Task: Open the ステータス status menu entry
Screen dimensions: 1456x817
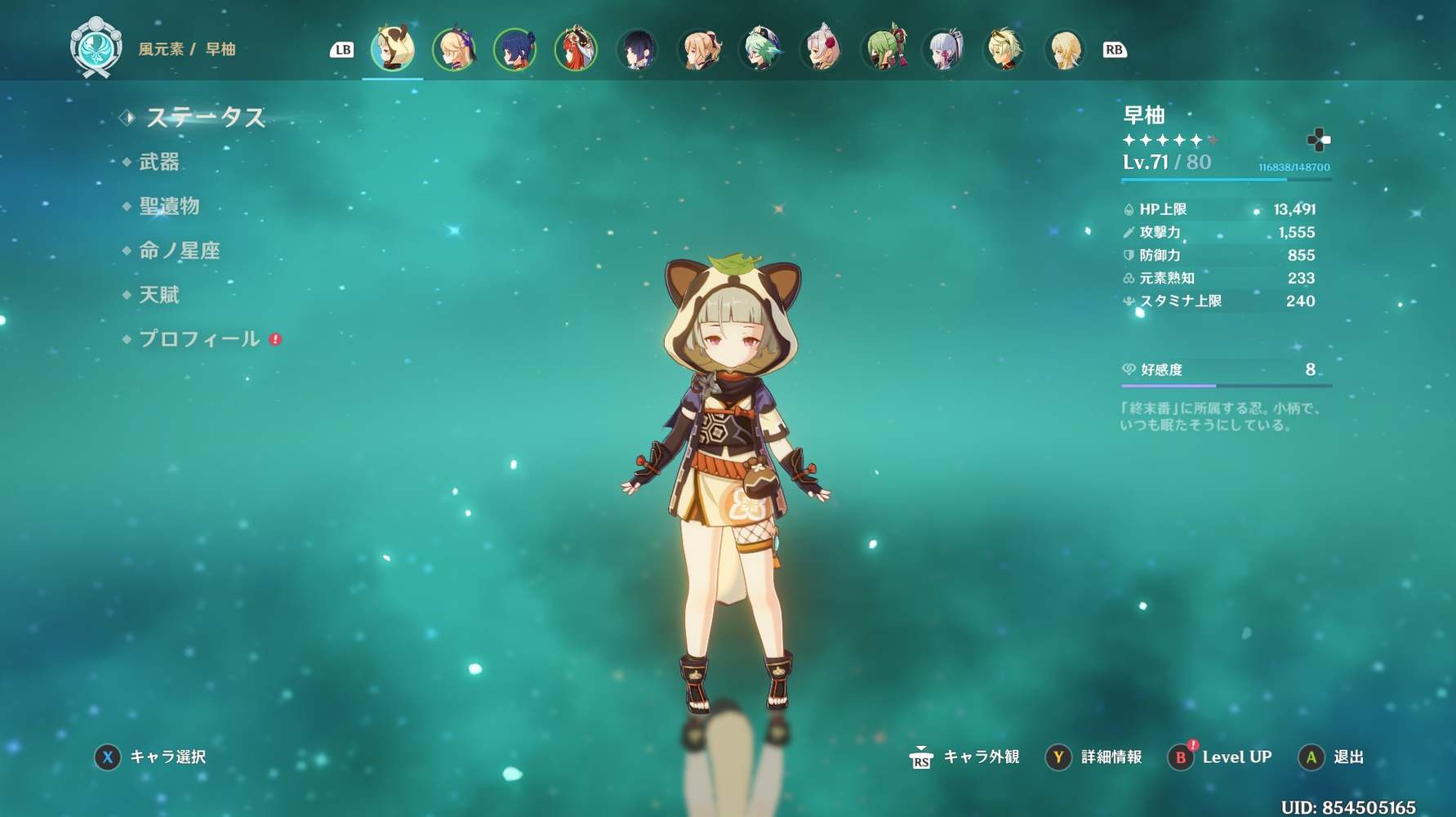Action: 205,118
